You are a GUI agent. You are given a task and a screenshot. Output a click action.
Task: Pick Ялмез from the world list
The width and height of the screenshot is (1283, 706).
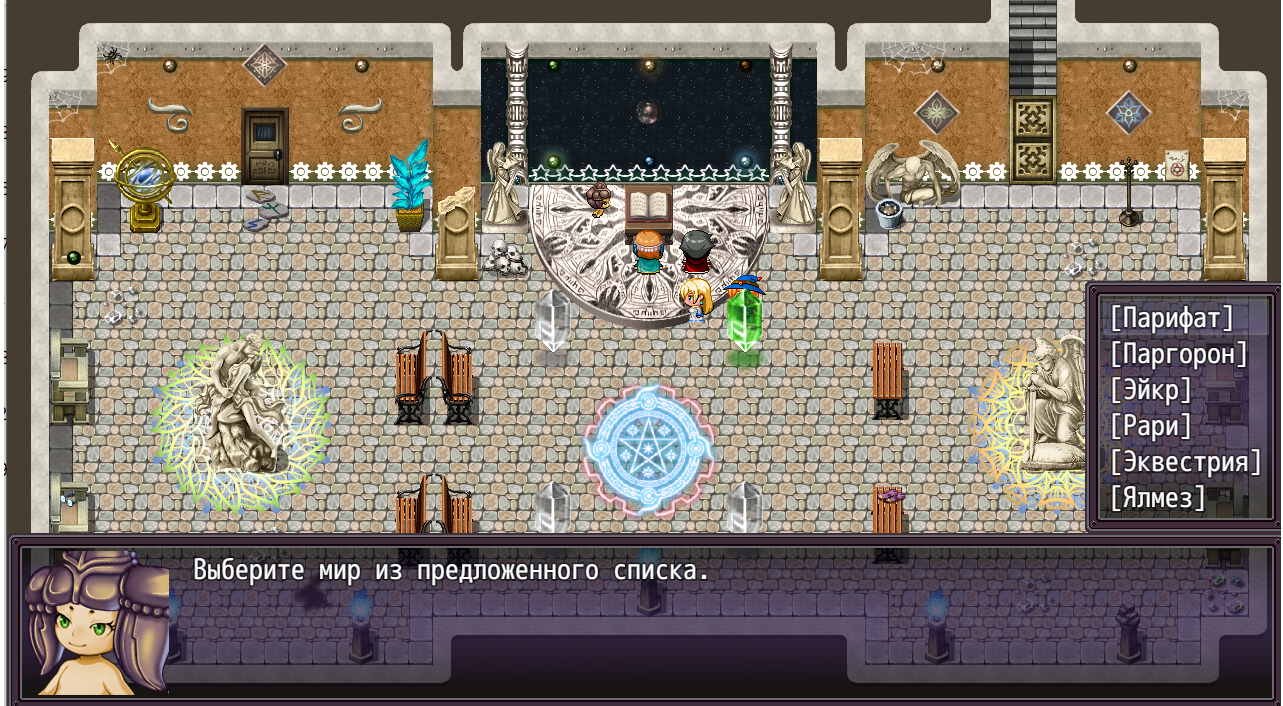click(1157, 498)
